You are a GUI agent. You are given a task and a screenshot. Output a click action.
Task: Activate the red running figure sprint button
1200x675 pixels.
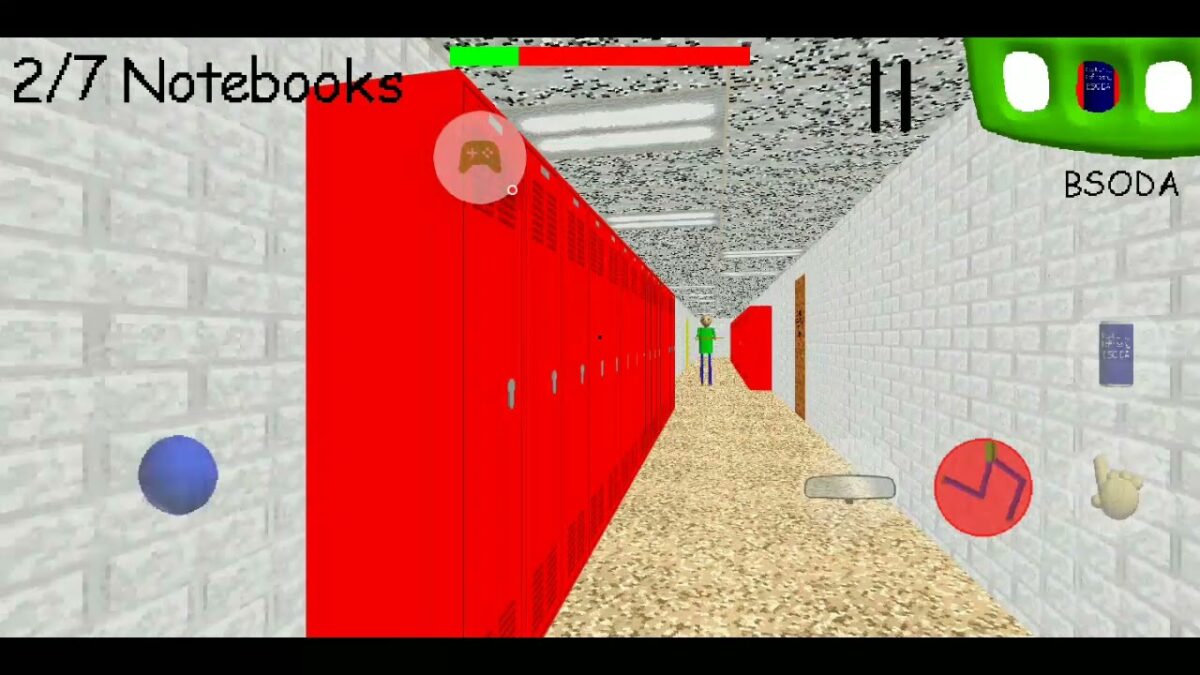983,487
